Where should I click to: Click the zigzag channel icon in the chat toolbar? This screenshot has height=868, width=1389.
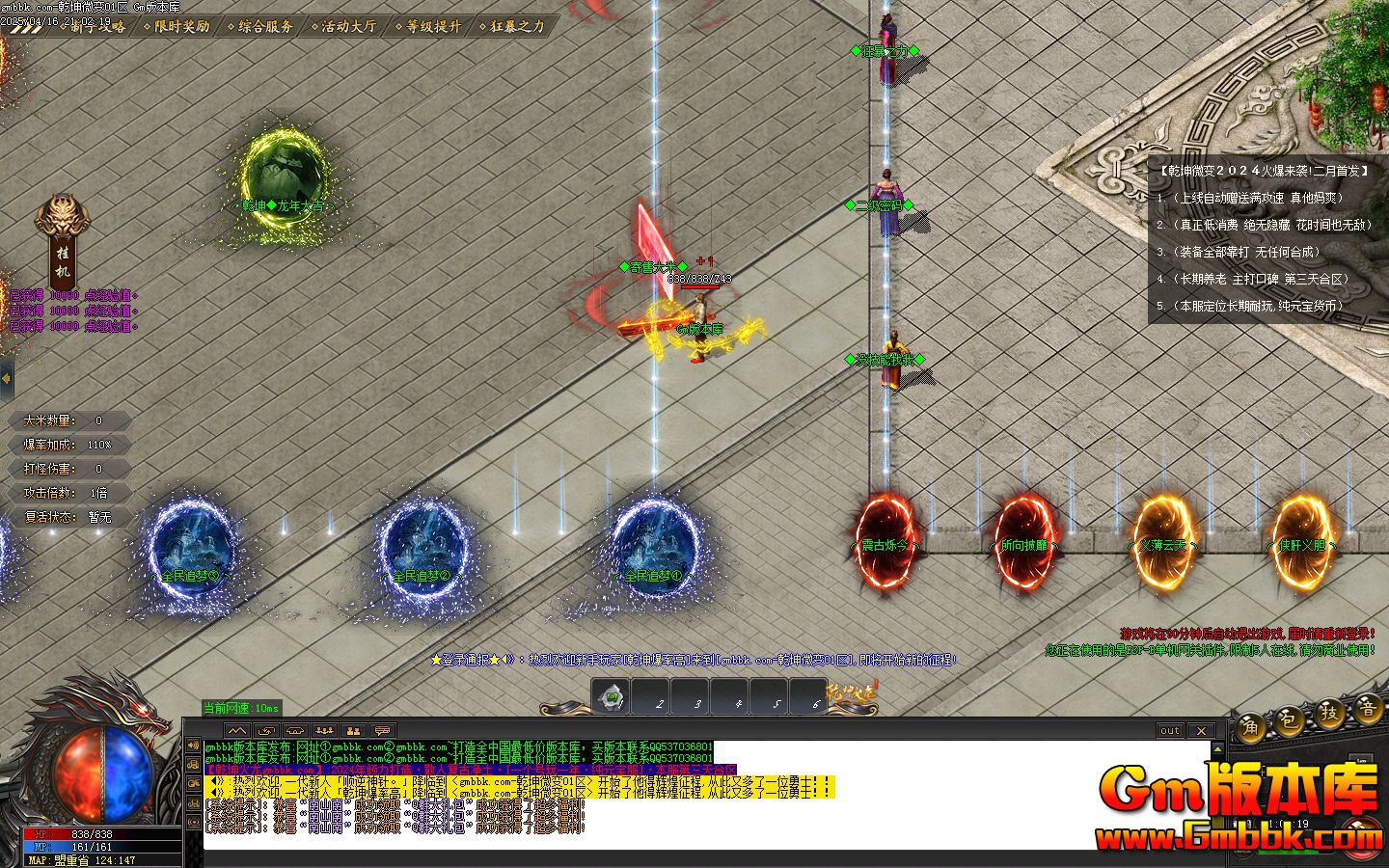236,731
